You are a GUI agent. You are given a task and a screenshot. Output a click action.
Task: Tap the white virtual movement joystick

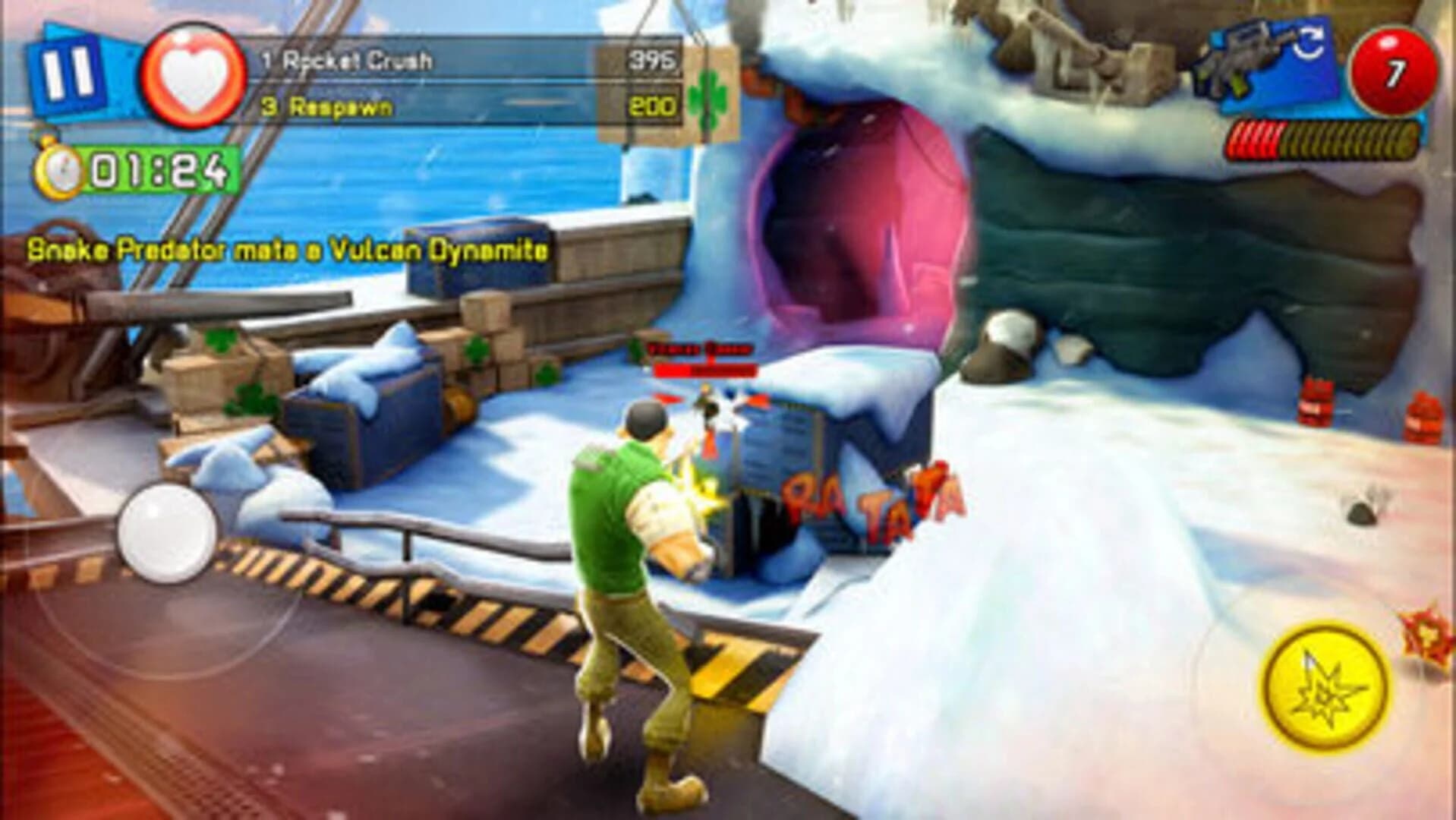[168, 531]
